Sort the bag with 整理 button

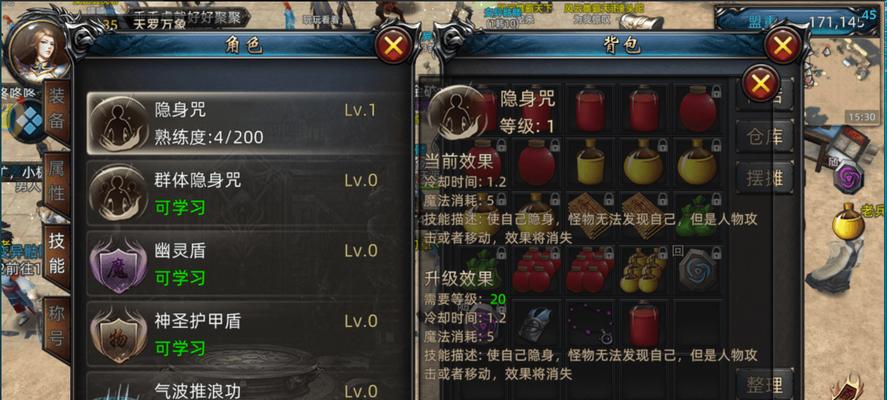coord(764,384)
